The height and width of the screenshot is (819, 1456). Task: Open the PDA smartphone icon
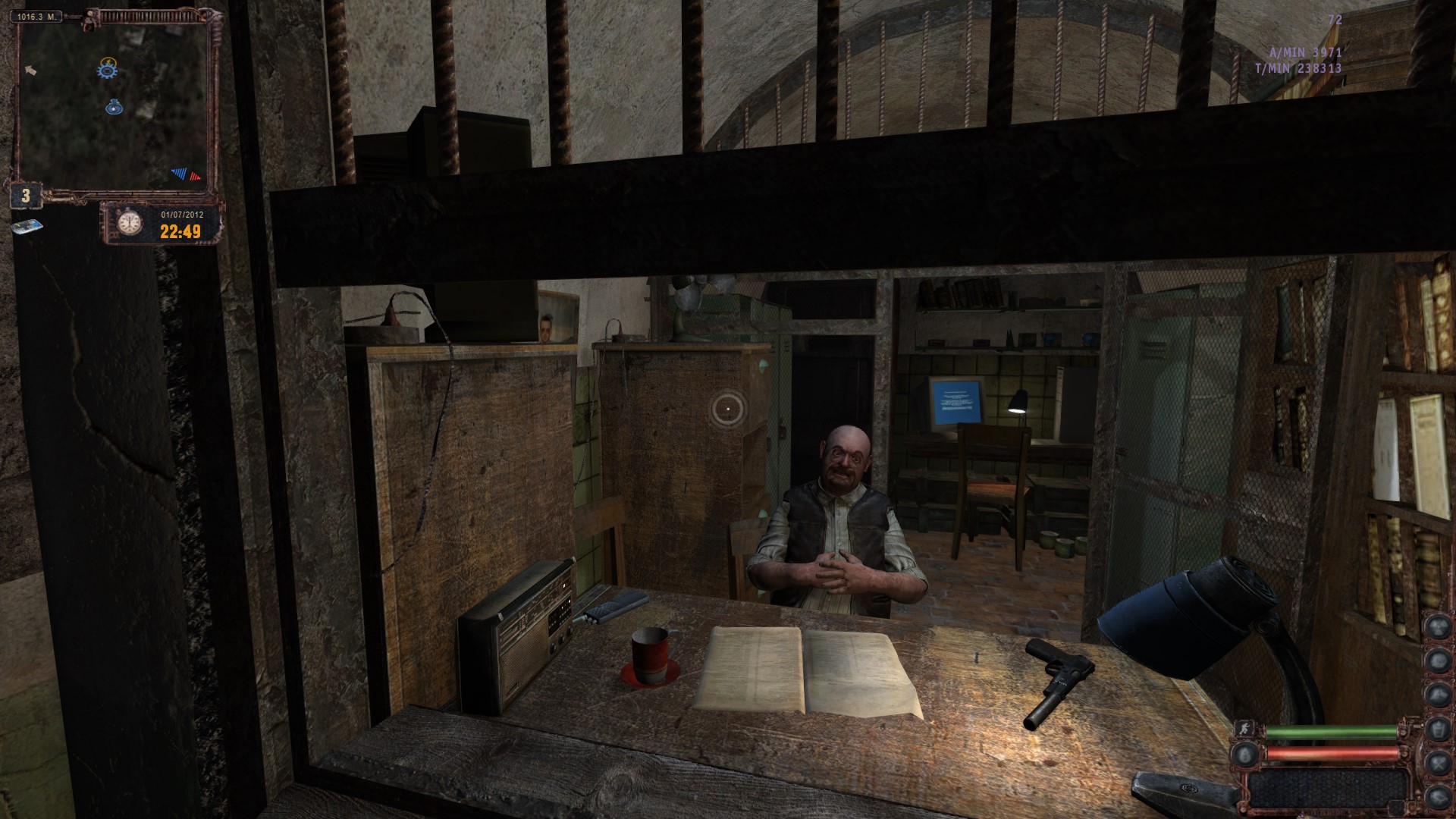27,227
